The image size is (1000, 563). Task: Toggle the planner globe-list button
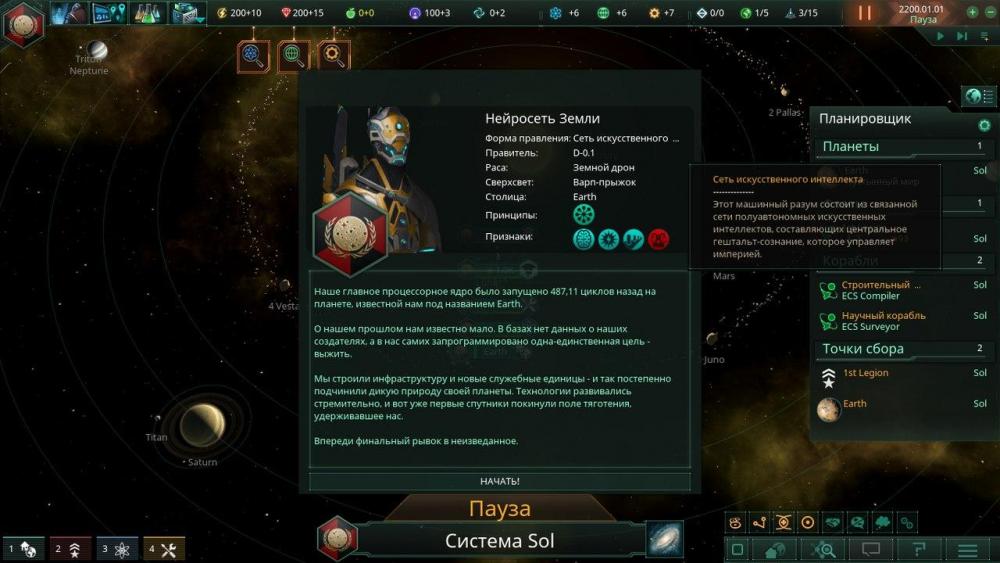pyautogui.click(x=979, y=96)
